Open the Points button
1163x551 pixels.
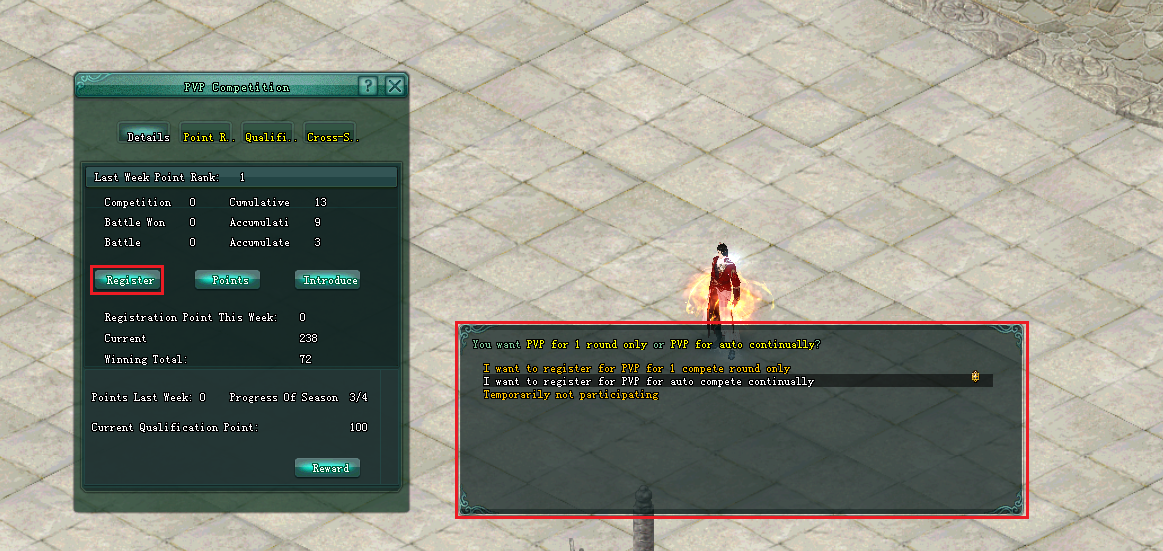[228, 280]
